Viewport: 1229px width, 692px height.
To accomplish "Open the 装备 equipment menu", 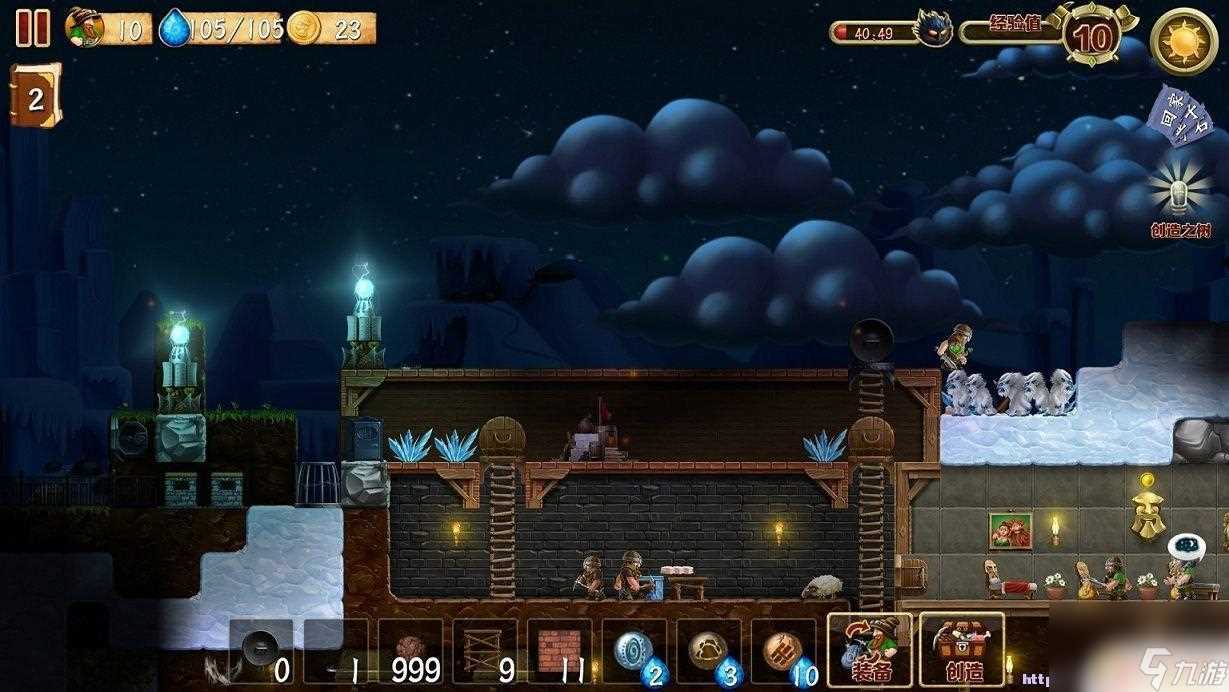I will click(x=869, y=650).
